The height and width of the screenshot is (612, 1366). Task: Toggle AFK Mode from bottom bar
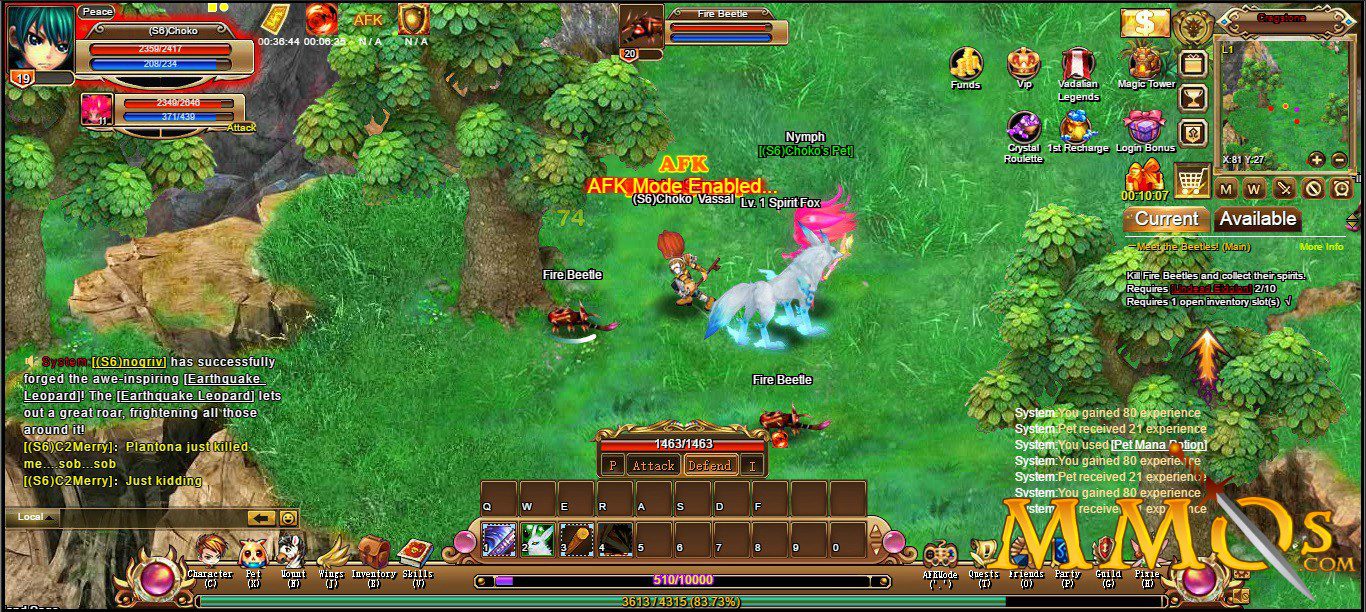pyautogui.click(x=940, y=558)
